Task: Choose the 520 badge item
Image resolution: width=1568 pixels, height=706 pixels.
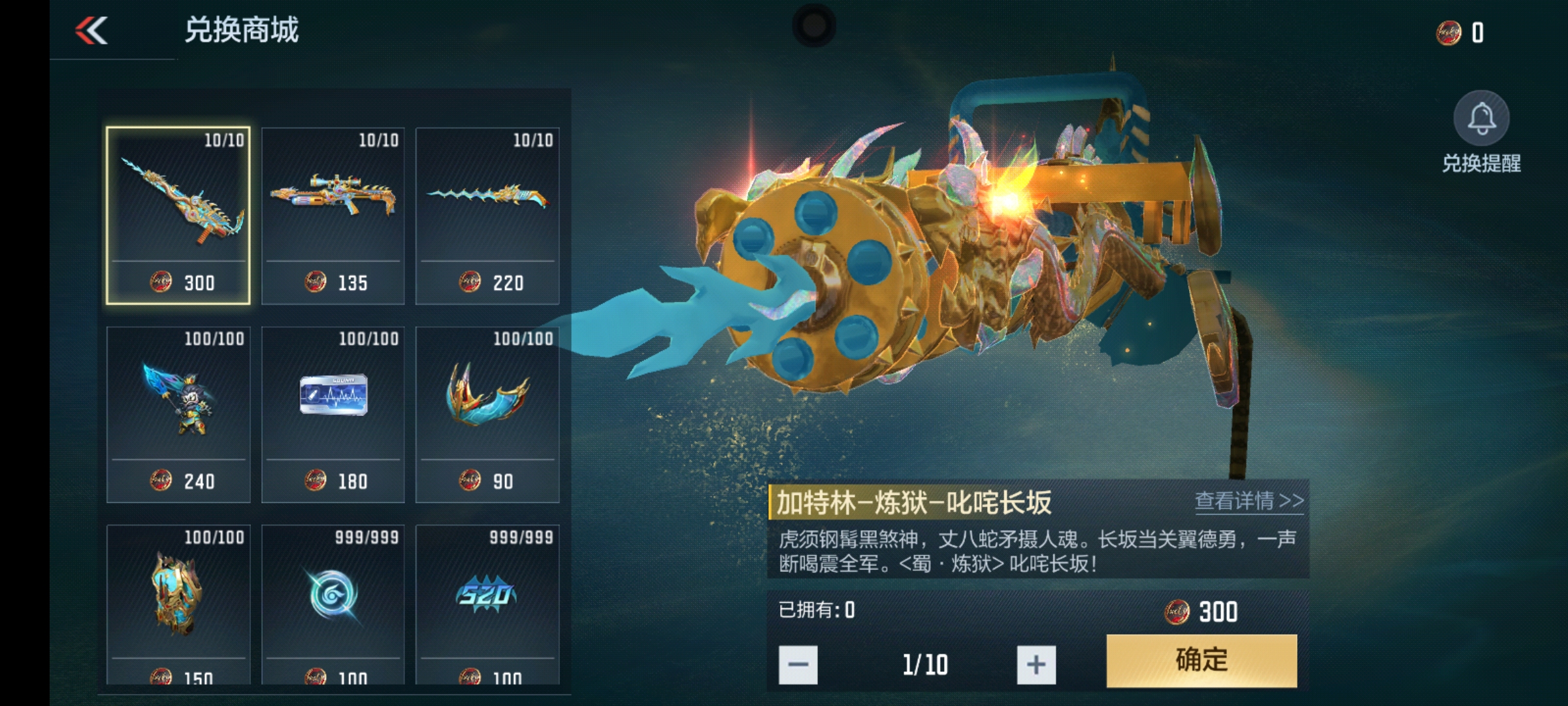Action: pos(487,604)
